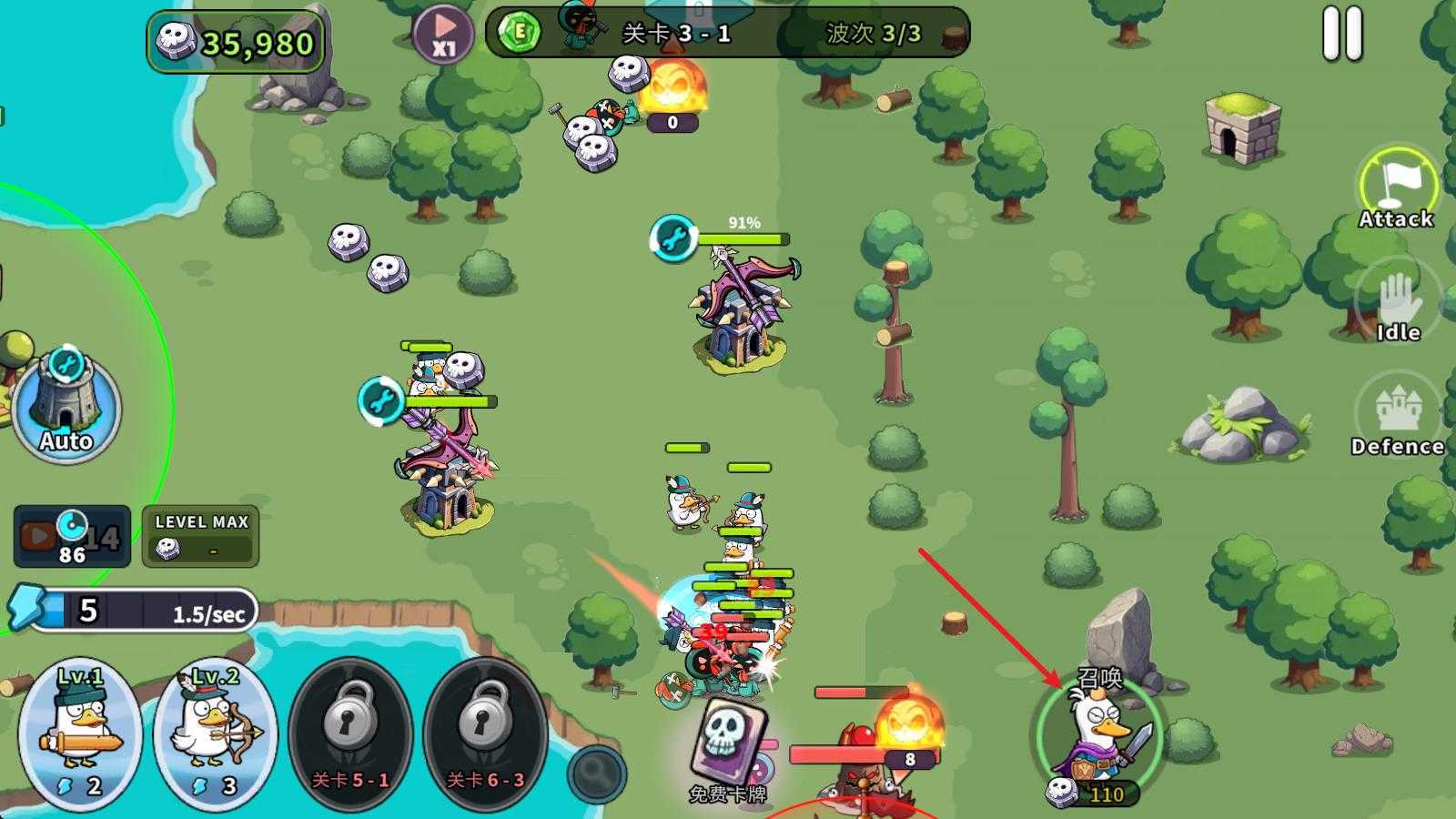Screen dimensions: 1456x819
Task: Tap the locked slot labeled 关卡 5-1
Action: [x=350, y=733]
